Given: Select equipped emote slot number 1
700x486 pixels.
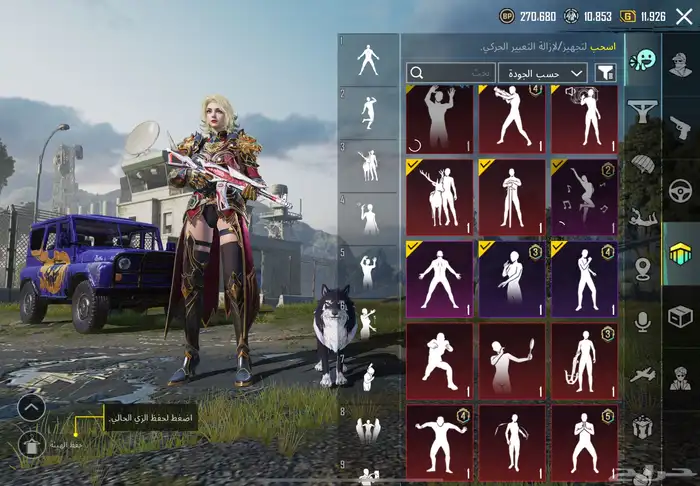Looking at the screenshot, I should pos(368,61).
